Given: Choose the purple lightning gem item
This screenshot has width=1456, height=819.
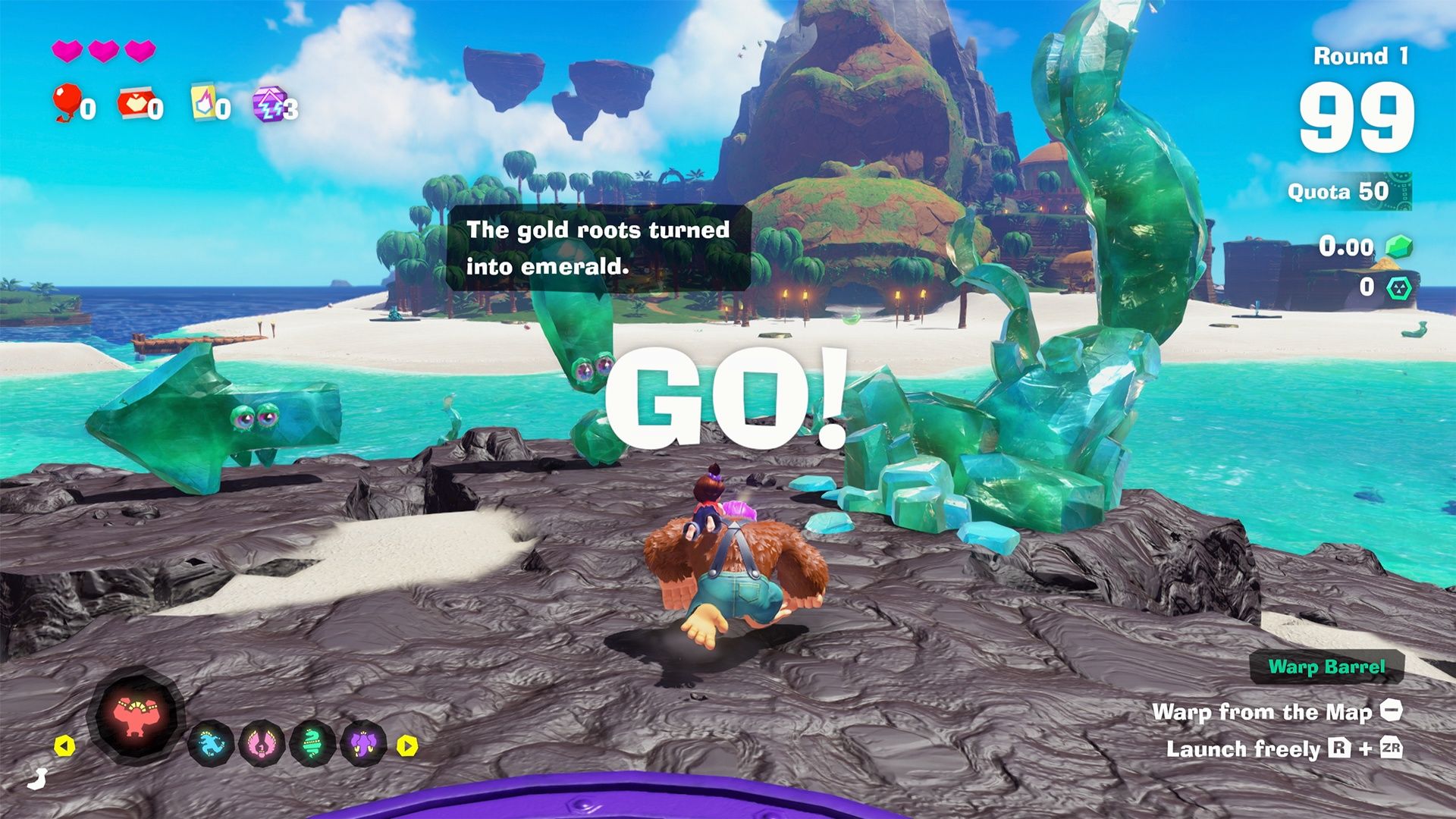Looking at the screenshot, I should pos(269,104).
